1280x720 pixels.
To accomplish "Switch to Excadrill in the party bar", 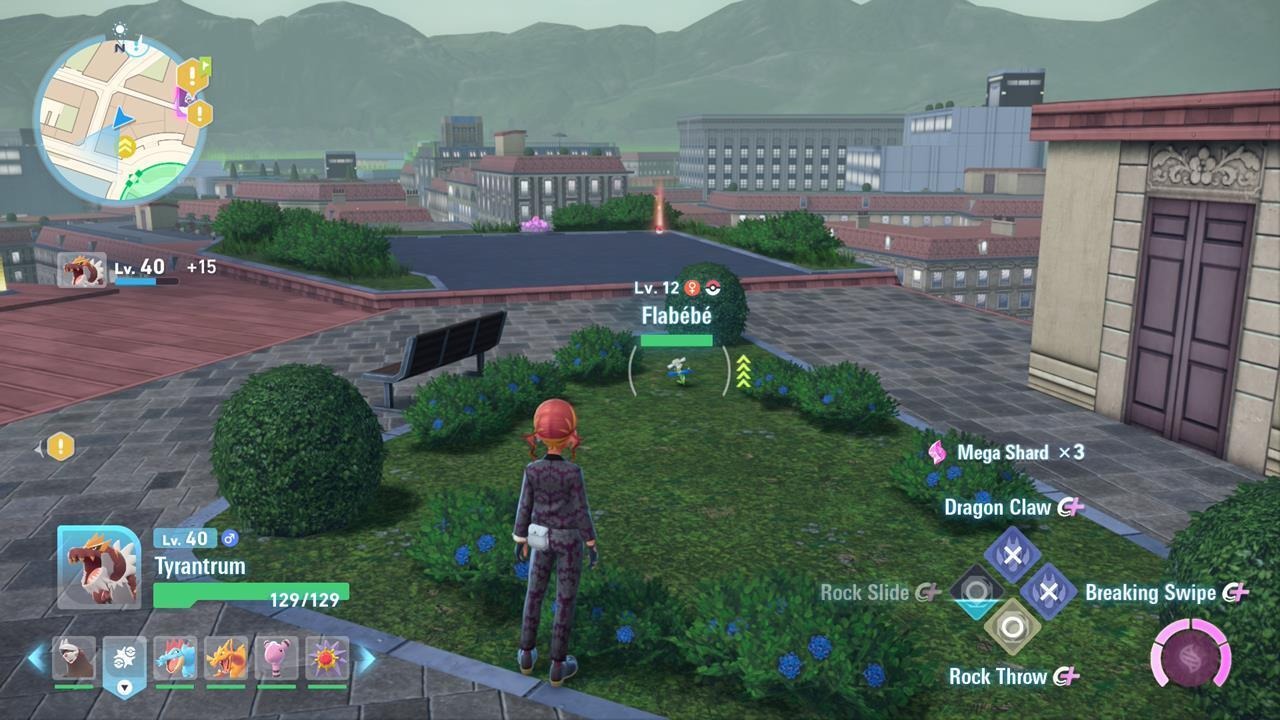I will point(74,658).
